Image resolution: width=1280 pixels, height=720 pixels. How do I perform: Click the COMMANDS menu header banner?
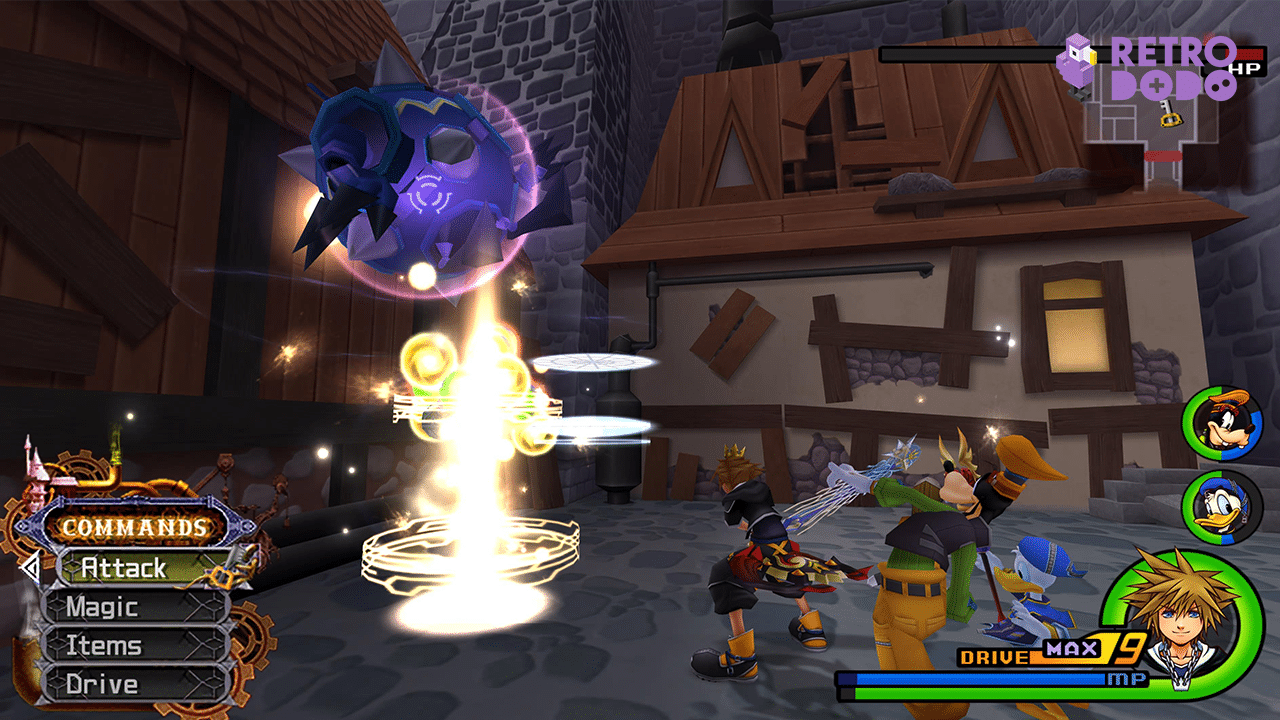tap(133, 528)
